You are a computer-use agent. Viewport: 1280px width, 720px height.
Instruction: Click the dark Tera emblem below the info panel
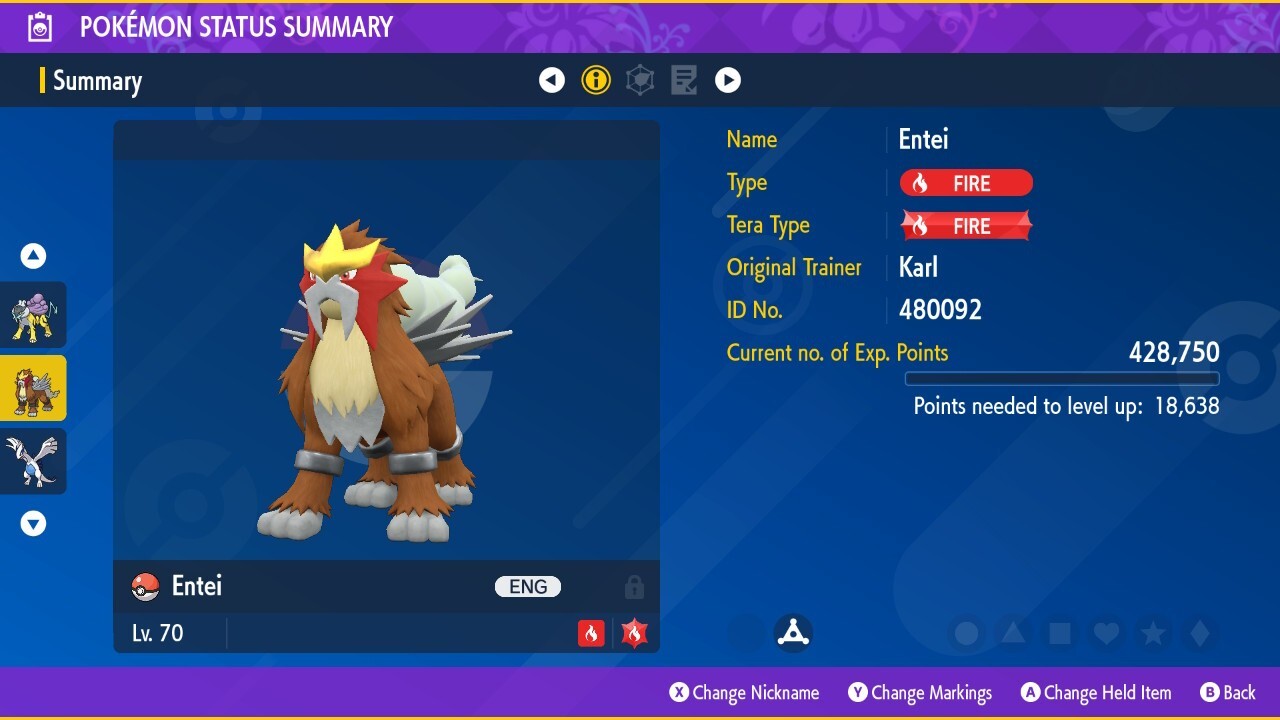coord(793,632)
